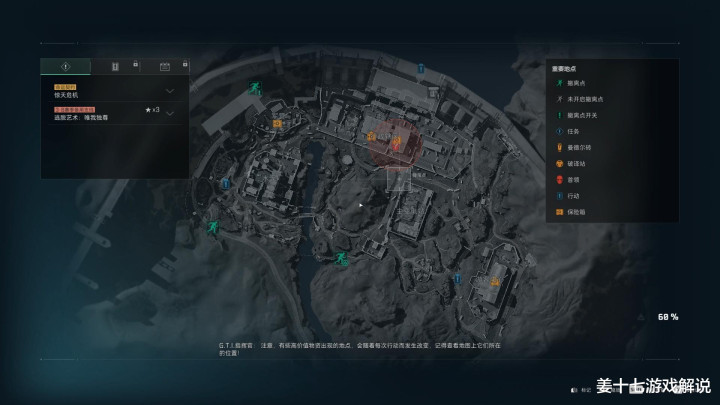Open the locked briefcase tab
The image size is (720, 405).
point(164,66)
